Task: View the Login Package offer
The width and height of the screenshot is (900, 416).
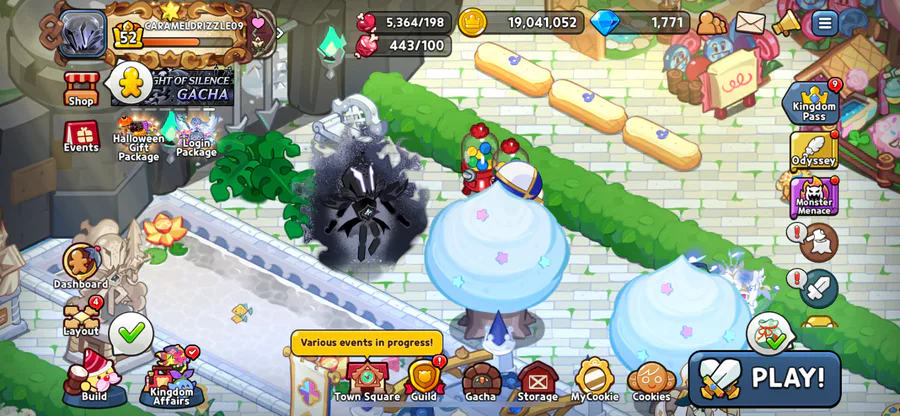Action: click(x=196, y=135)
